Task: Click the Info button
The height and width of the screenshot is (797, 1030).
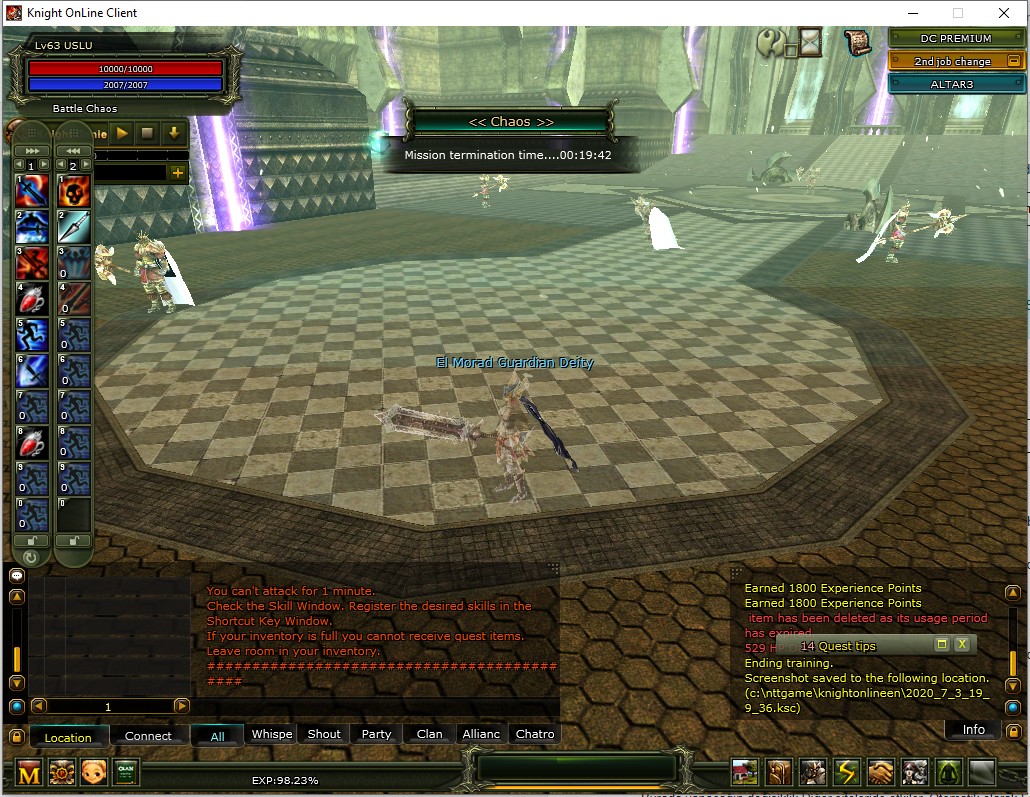Action: [973, 730]
